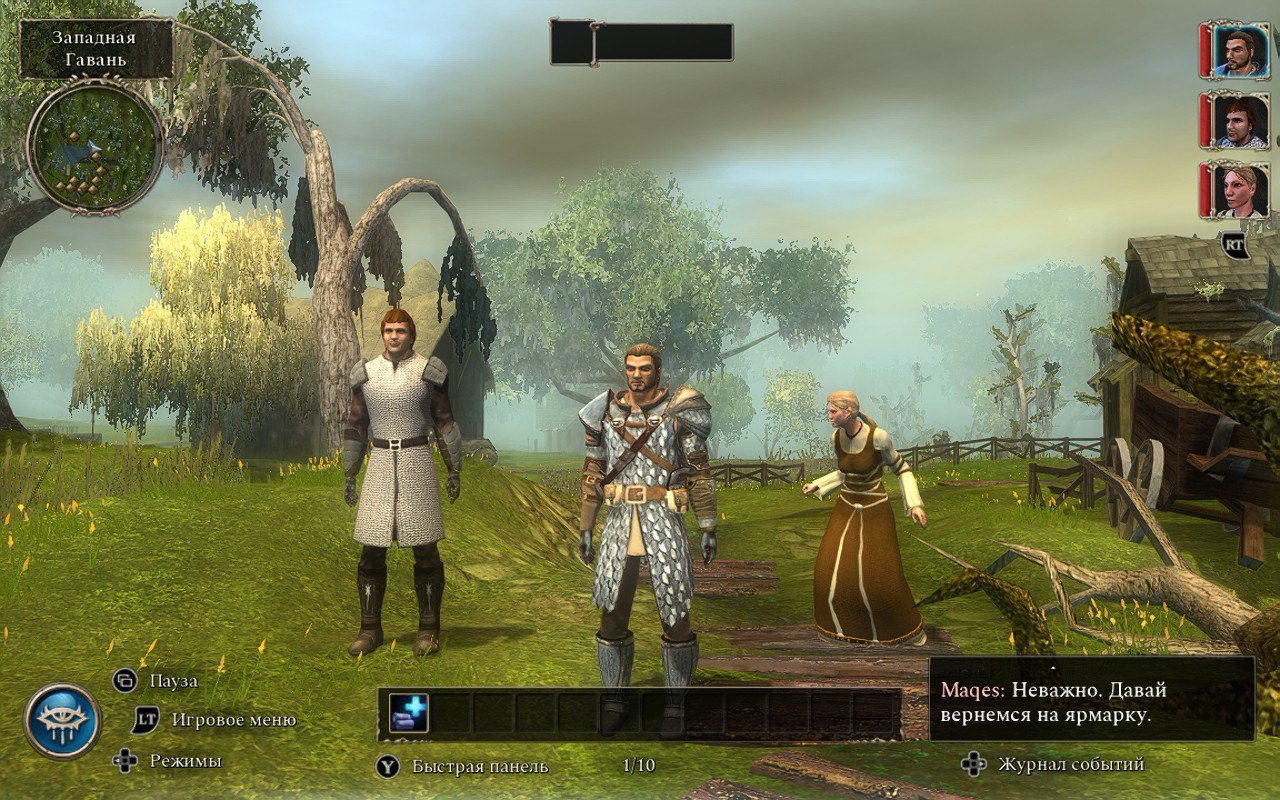Click the circular minimap of Западная Гавань

(x=94, y=146)
